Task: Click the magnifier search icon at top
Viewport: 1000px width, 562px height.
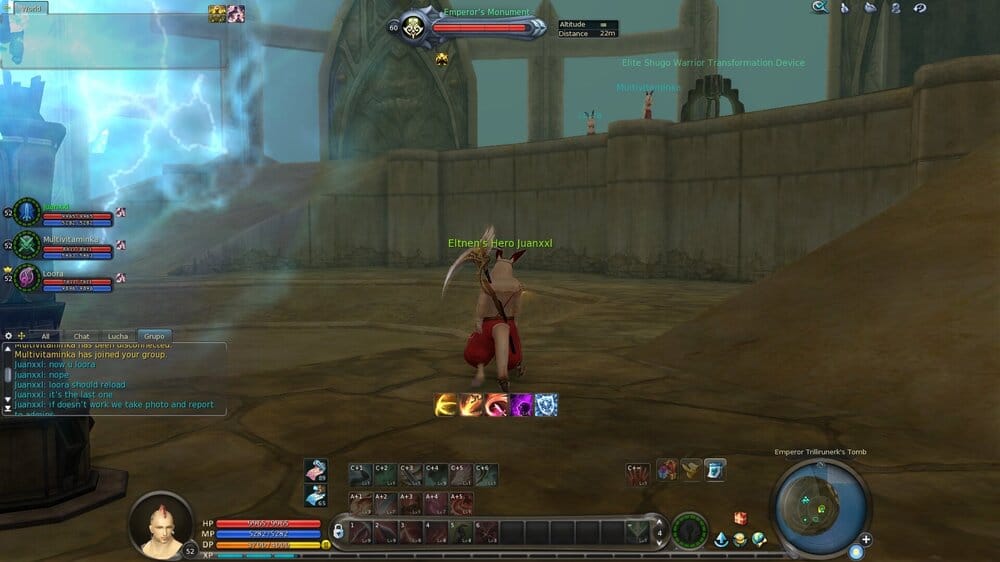Action: point(820,7)
